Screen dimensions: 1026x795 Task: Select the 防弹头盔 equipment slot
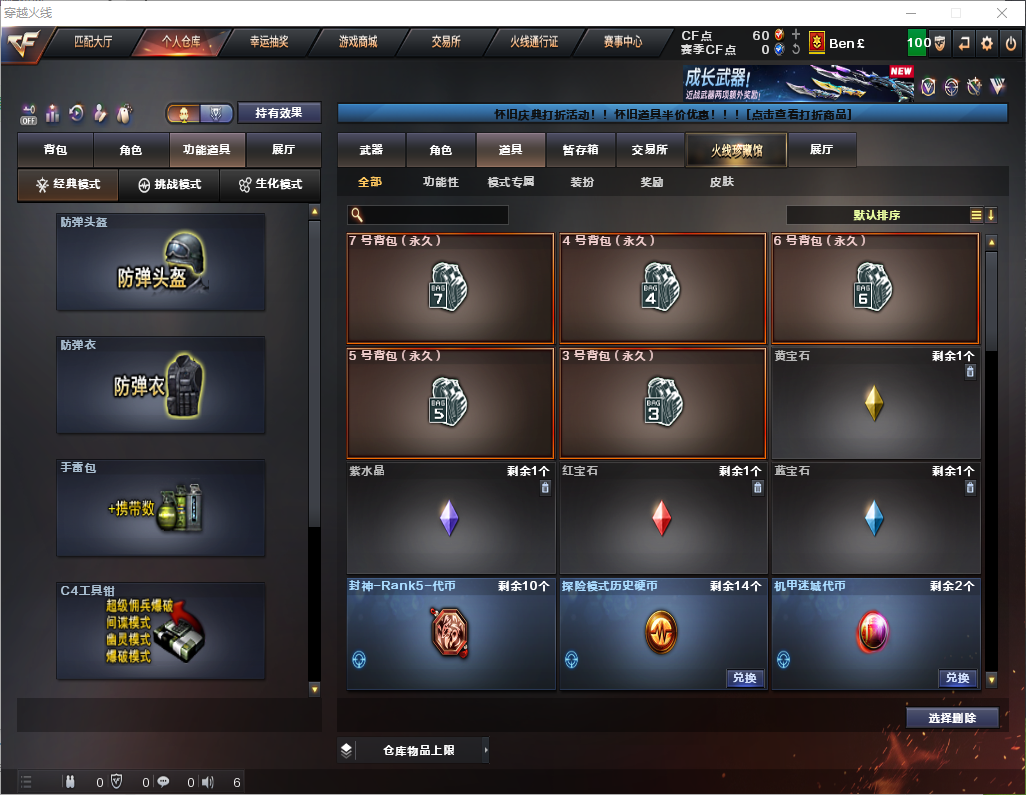[x=161, y=262]
